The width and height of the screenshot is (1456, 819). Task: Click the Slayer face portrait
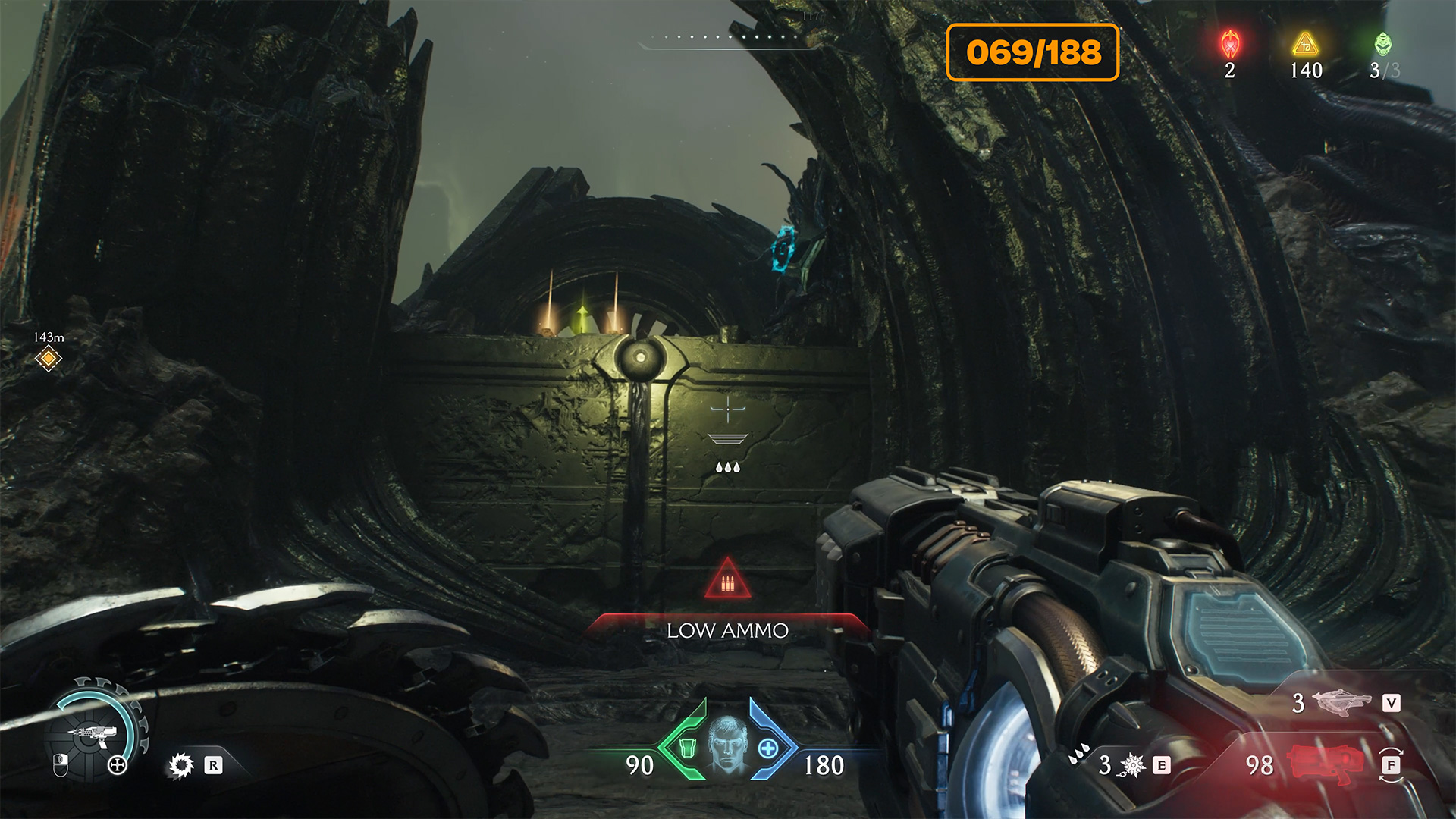pyautogui.click(x=727, y=745)
